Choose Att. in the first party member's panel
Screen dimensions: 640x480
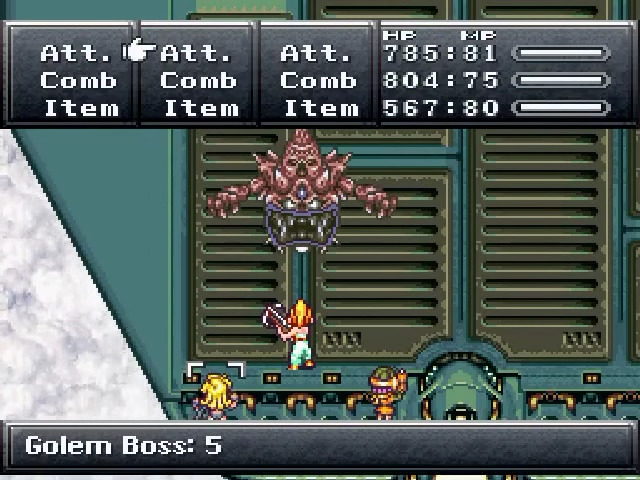pos(78,53)
